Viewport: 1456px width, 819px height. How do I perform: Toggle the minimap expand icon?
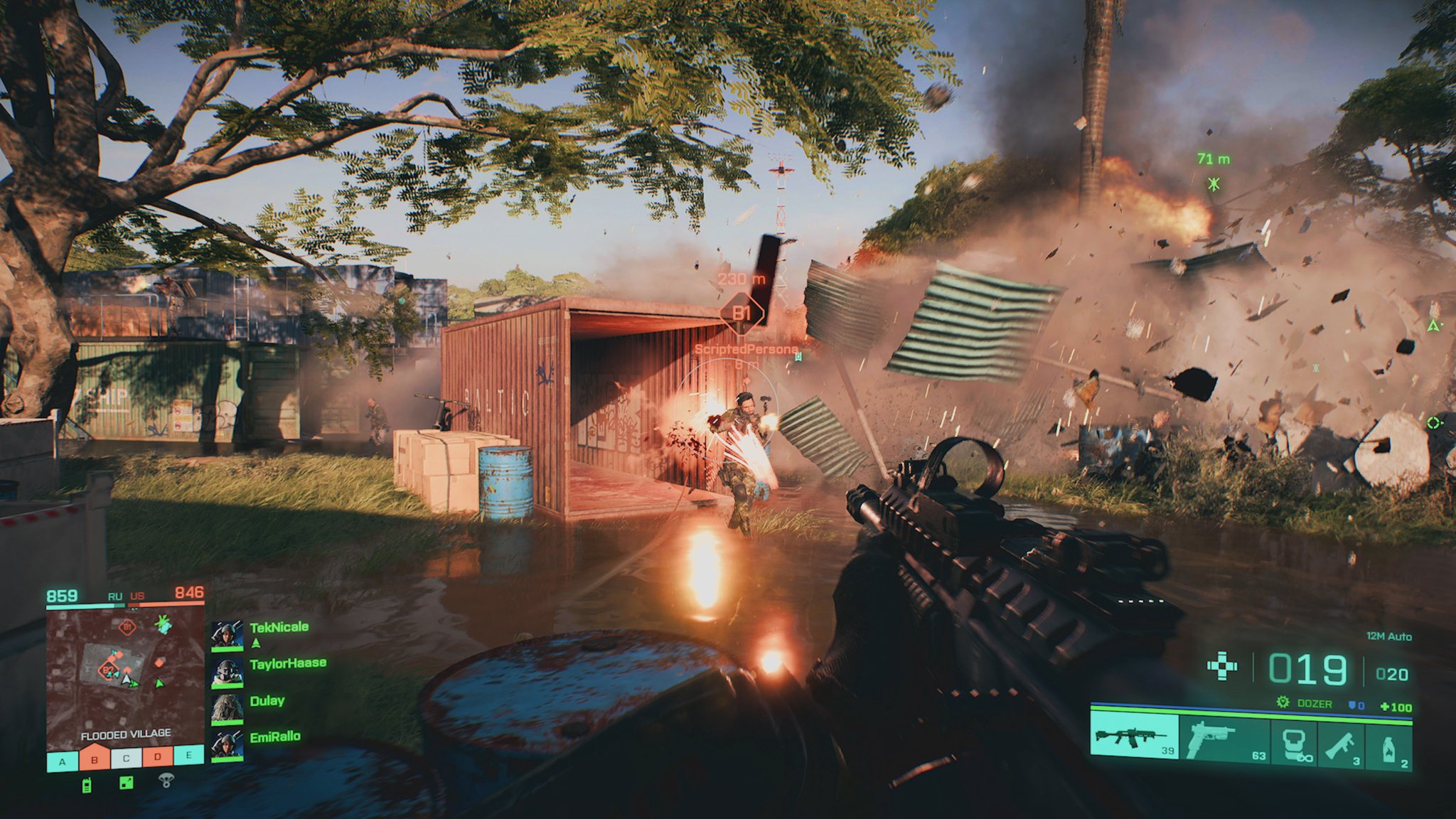click(x=126, y=783)
